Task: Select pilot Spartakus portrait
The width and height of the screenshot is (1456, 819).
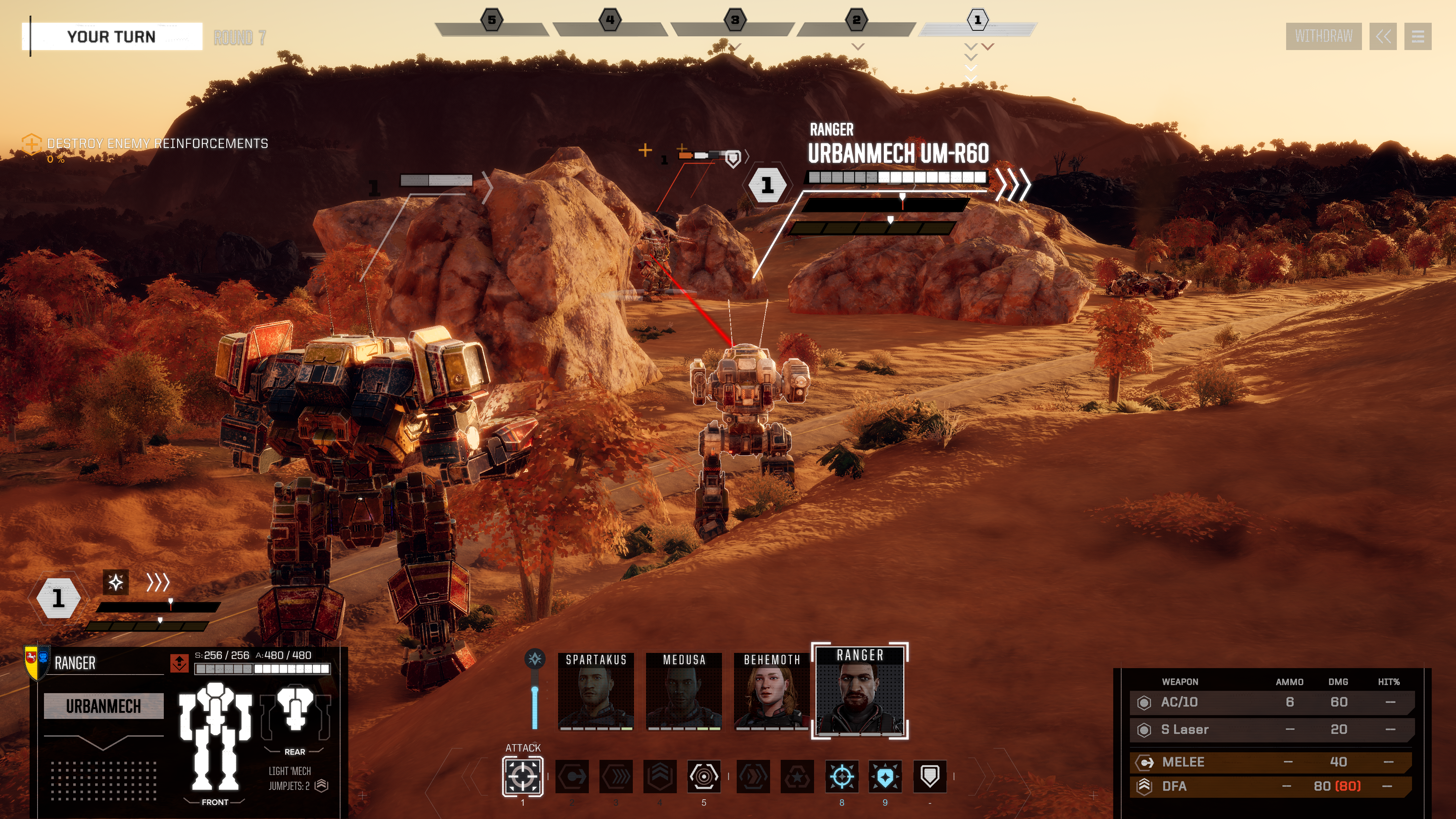Action: point(596,691)
